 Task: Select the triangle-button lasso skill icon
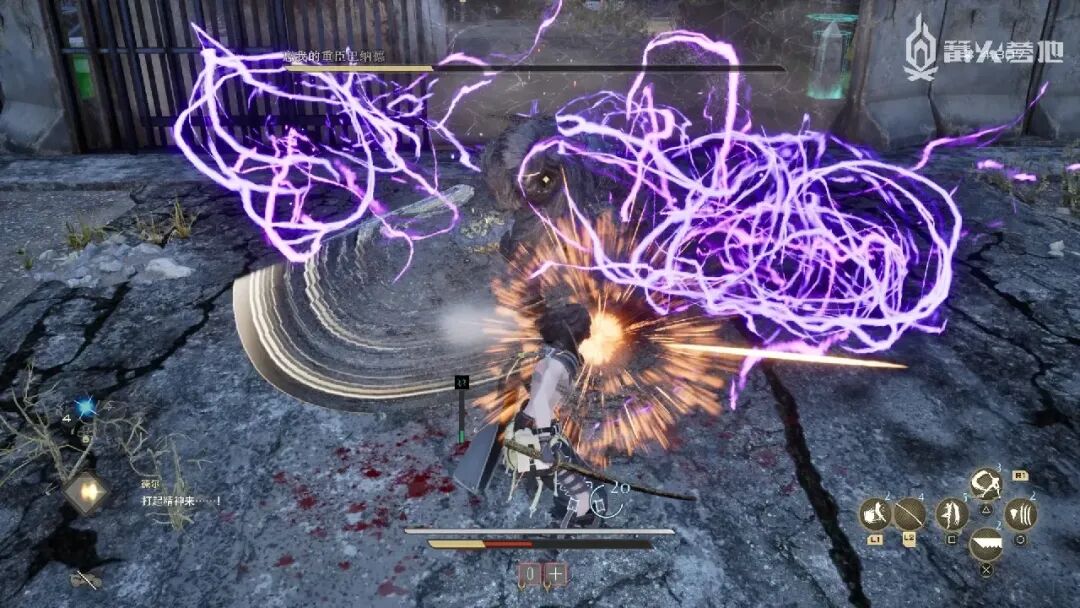point(987,485)
